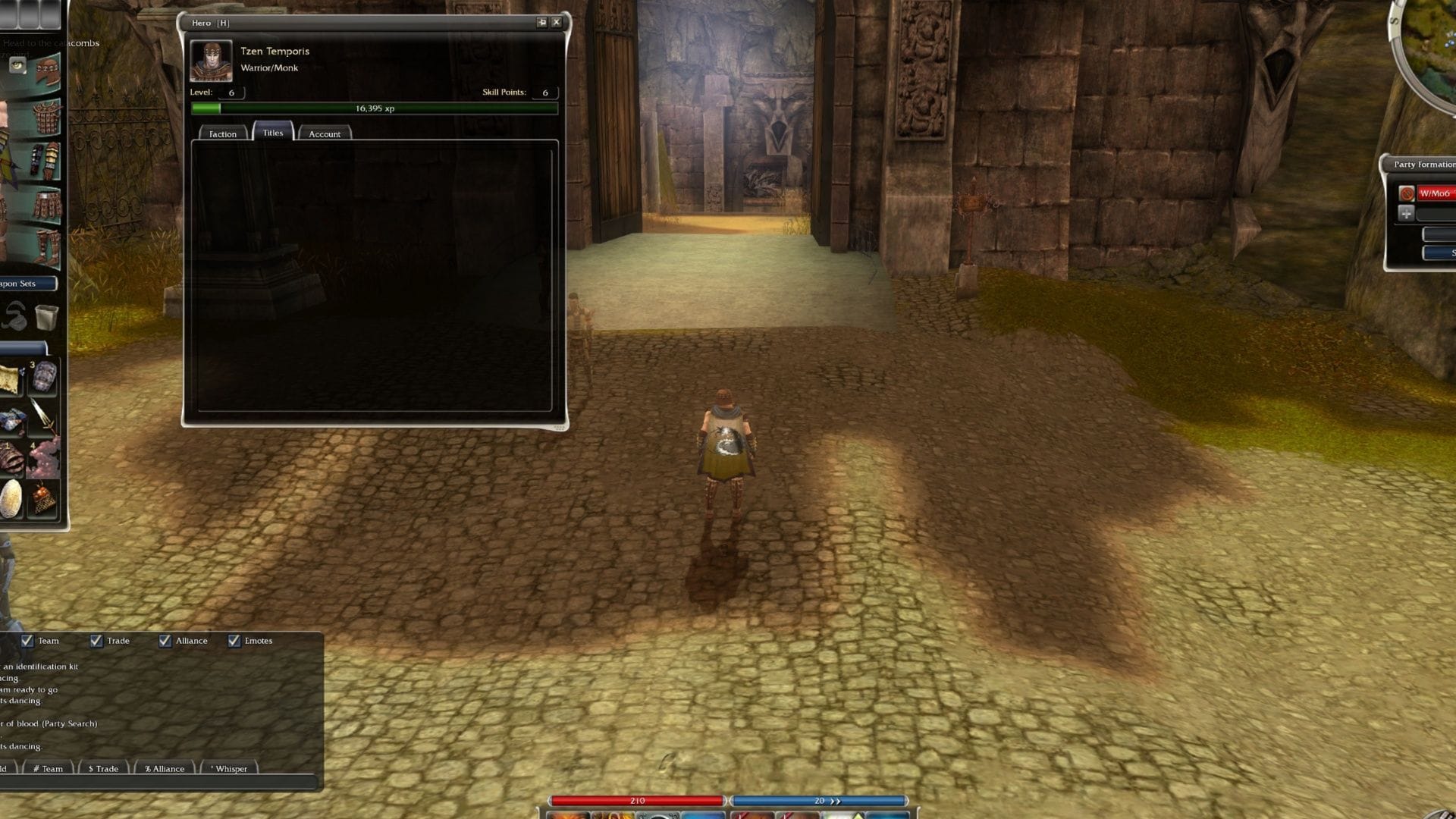Viewport: 1456px width, 819px height.
Task: Toggle the Emotes chat filter off
Action: (x=233, y=641)
